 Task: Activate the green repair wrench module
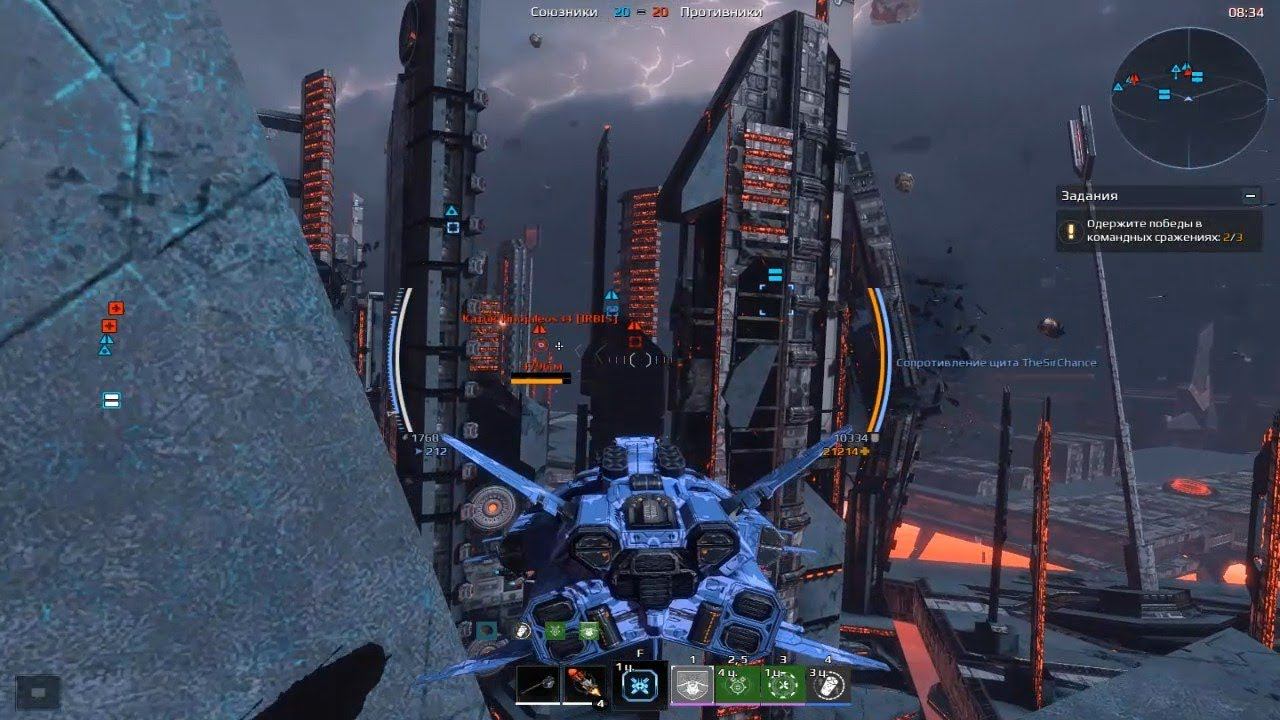click(783, 686)
